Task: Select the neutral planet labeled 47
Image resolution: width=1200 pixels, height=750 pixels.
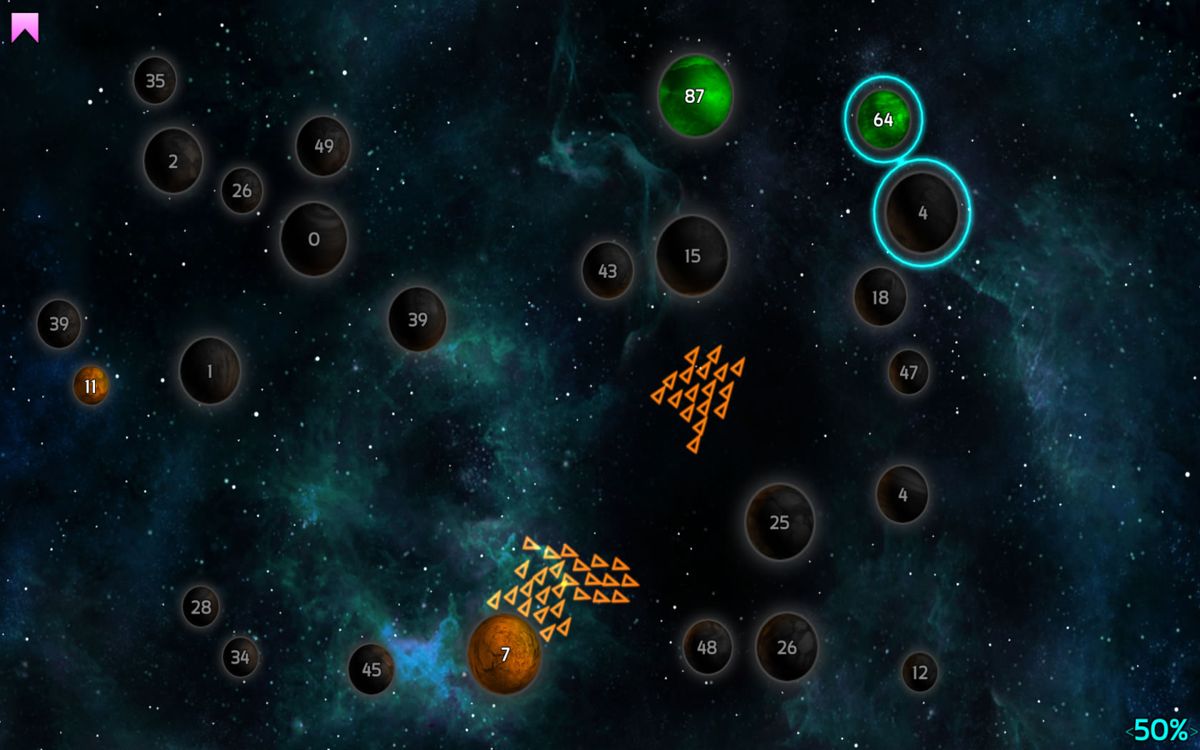Action: click(908, 372)
